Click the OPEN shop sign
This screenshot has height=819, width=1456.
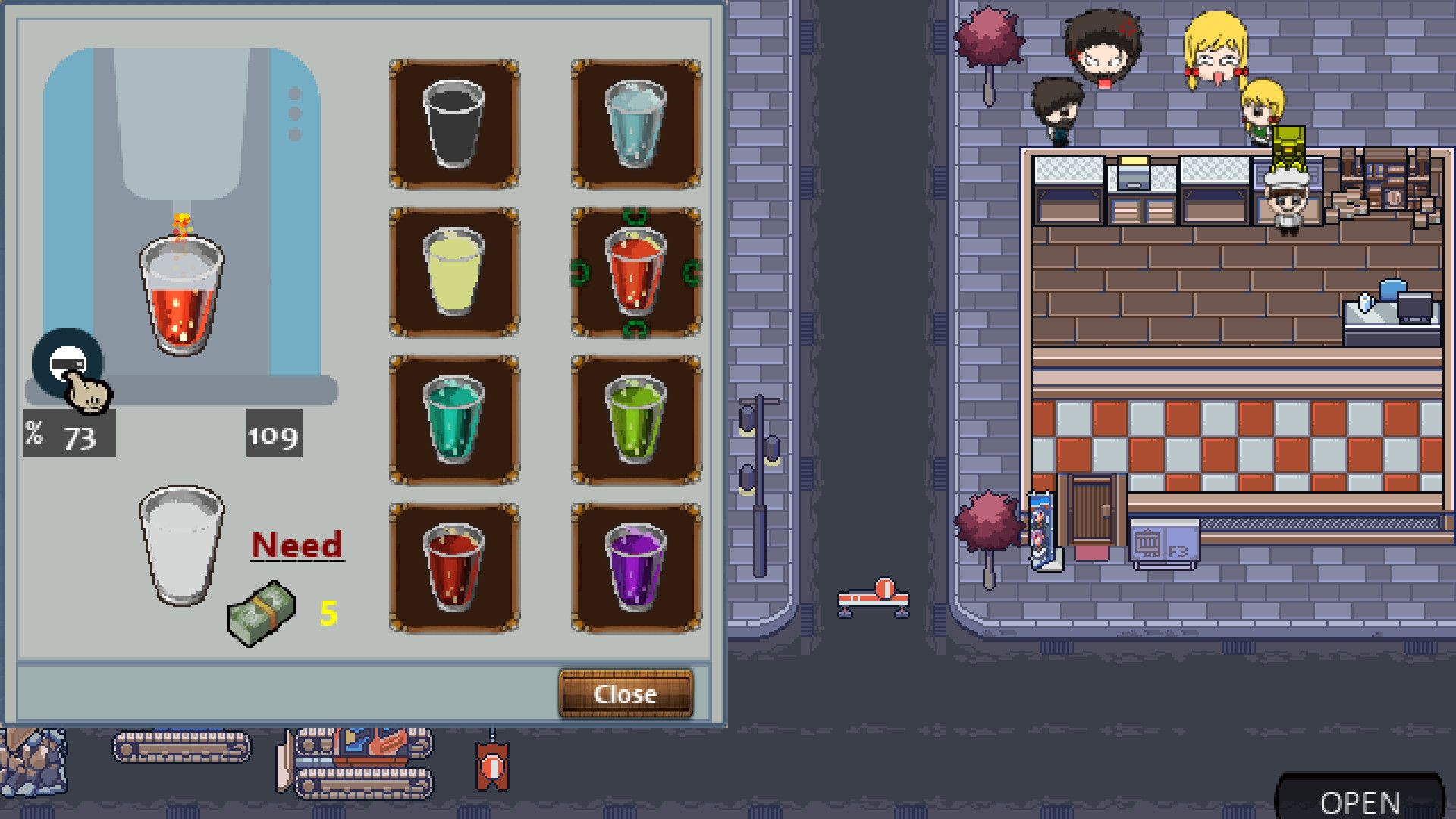(1361, 800)
